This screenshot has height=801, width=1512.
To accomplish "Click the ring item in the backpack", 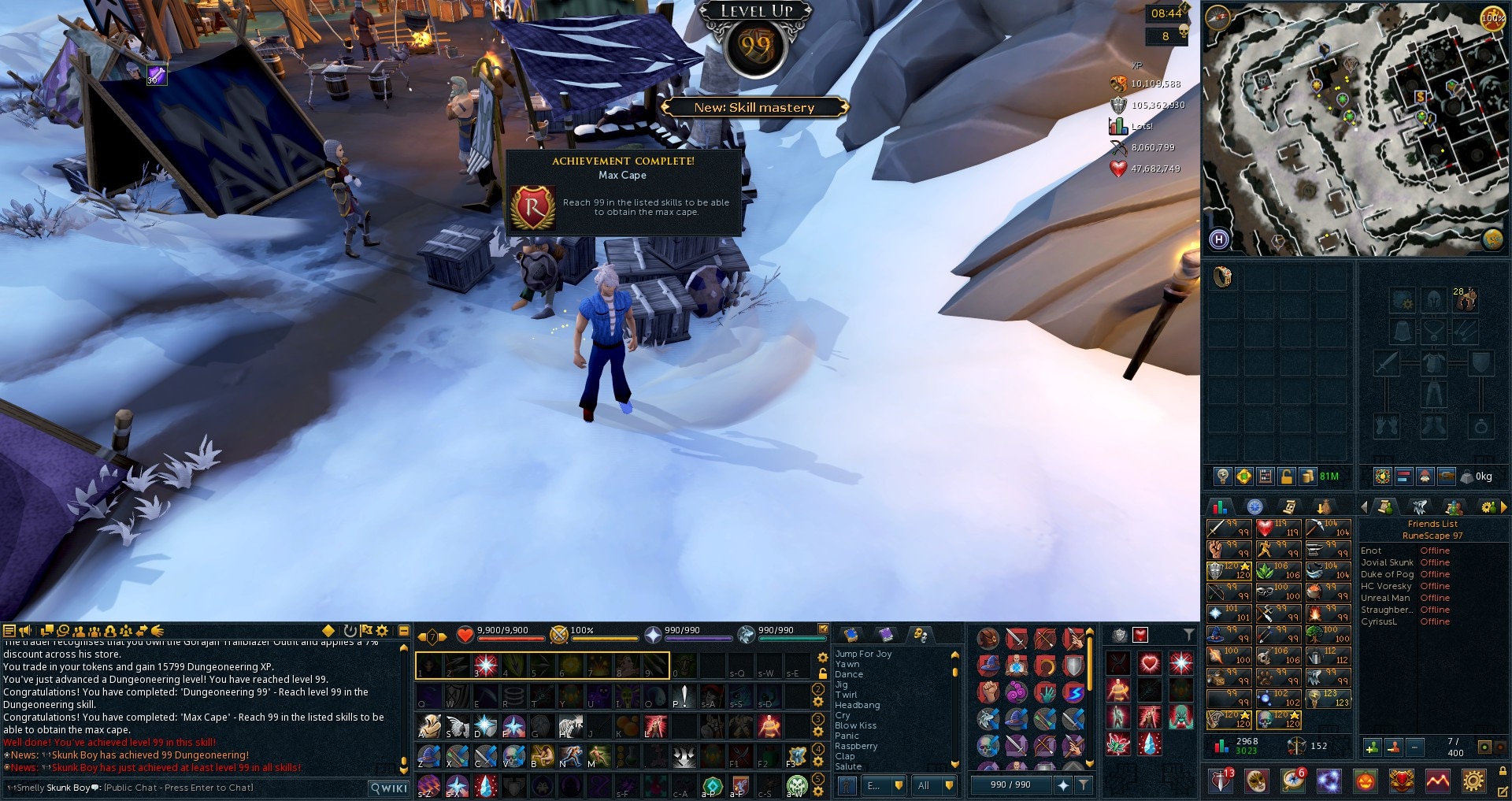I will pyautogui.click(x=1223, y=277).
